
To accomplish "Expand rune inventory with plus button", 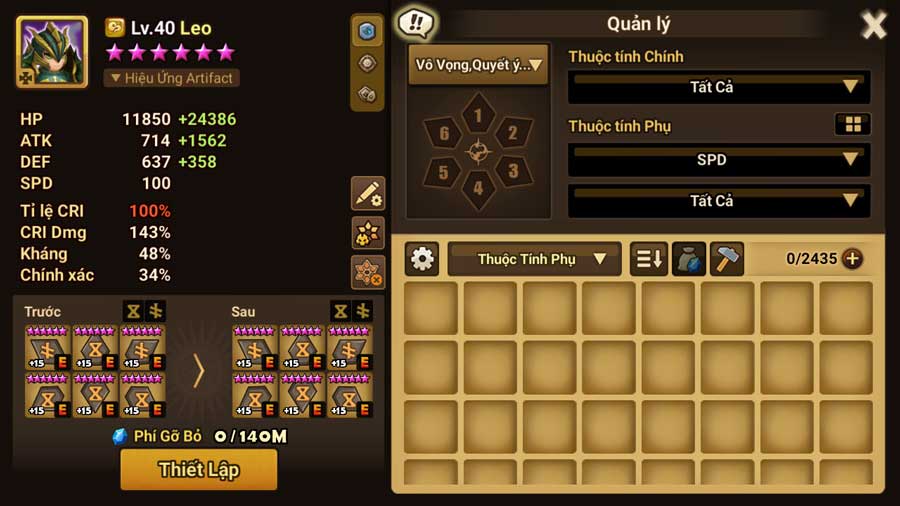I will point(852,259).
